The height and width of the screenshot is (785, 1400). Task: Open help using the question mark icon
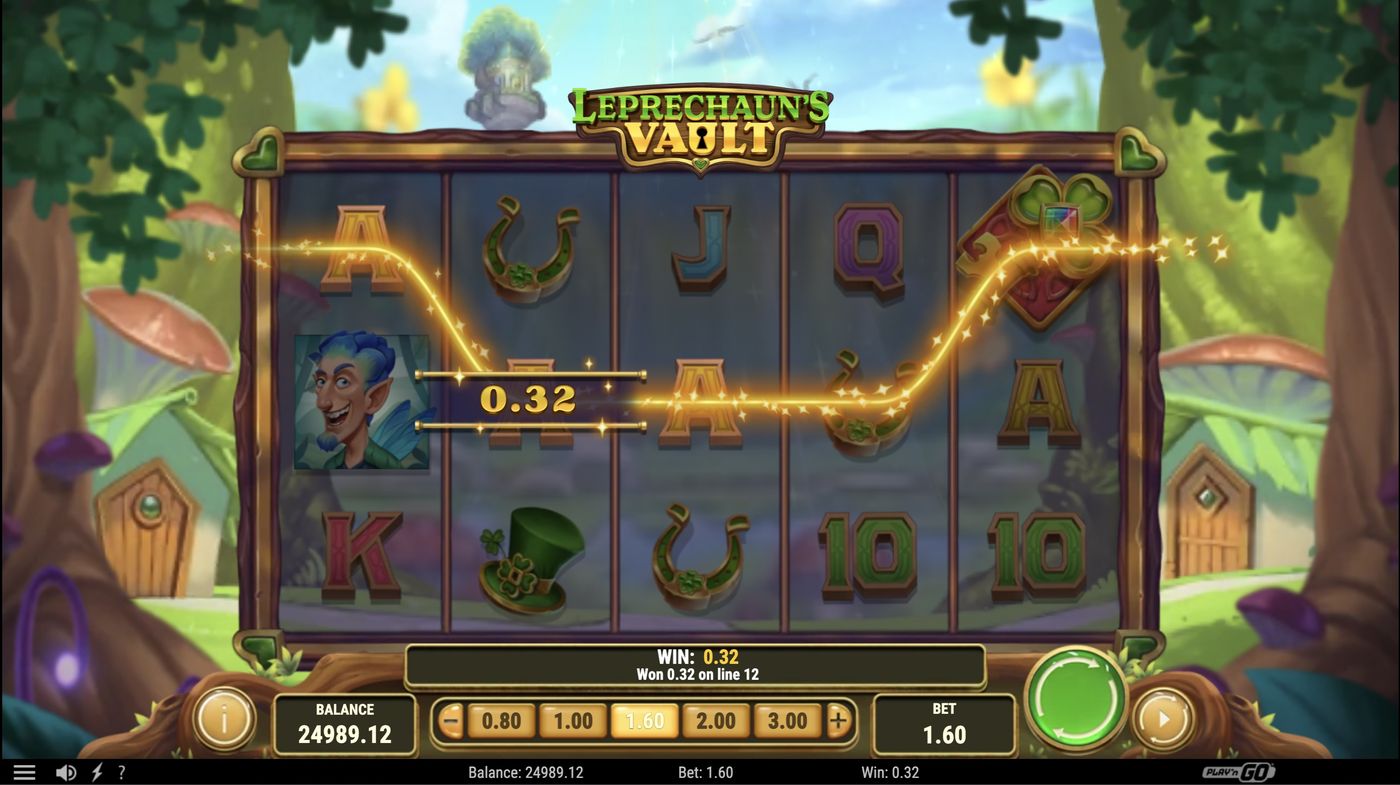[x=122, y=771]
